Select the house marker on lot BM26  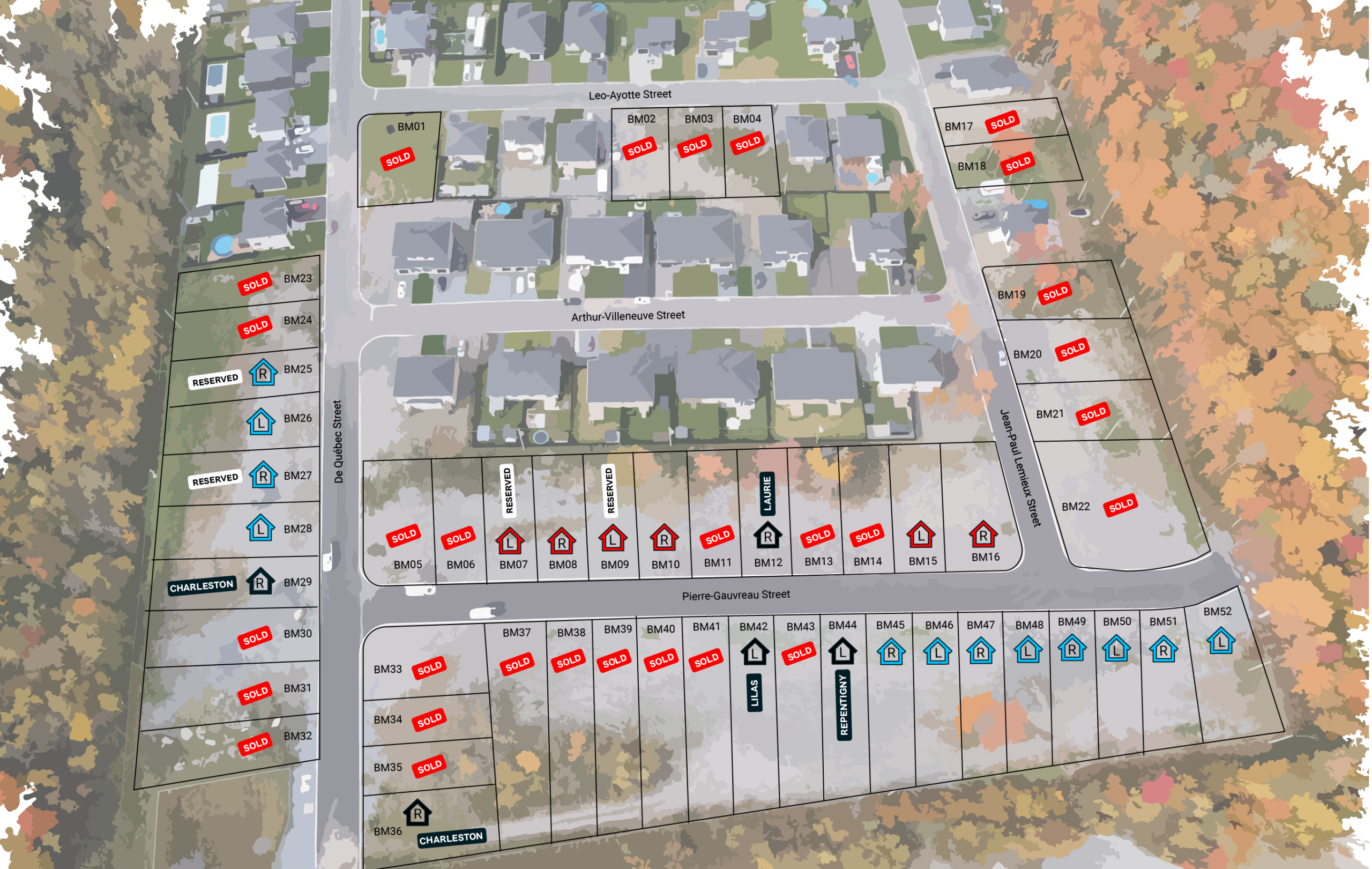[x=260, y=422]
